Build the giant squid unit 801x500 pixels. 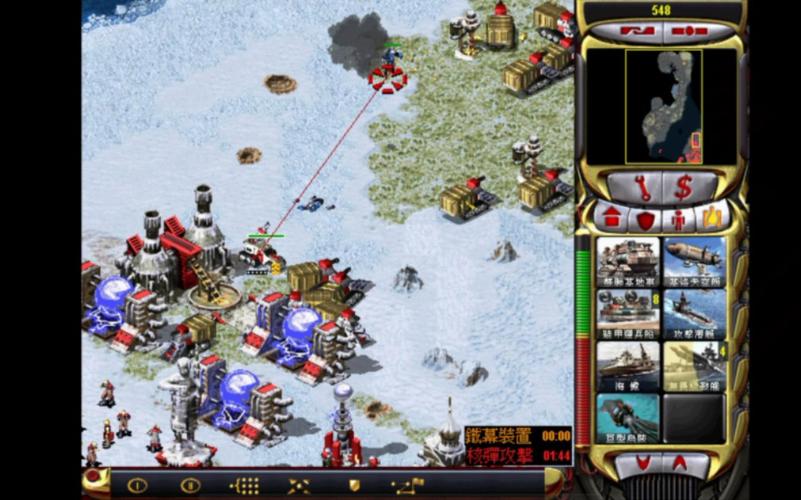[x=628, y=418]
